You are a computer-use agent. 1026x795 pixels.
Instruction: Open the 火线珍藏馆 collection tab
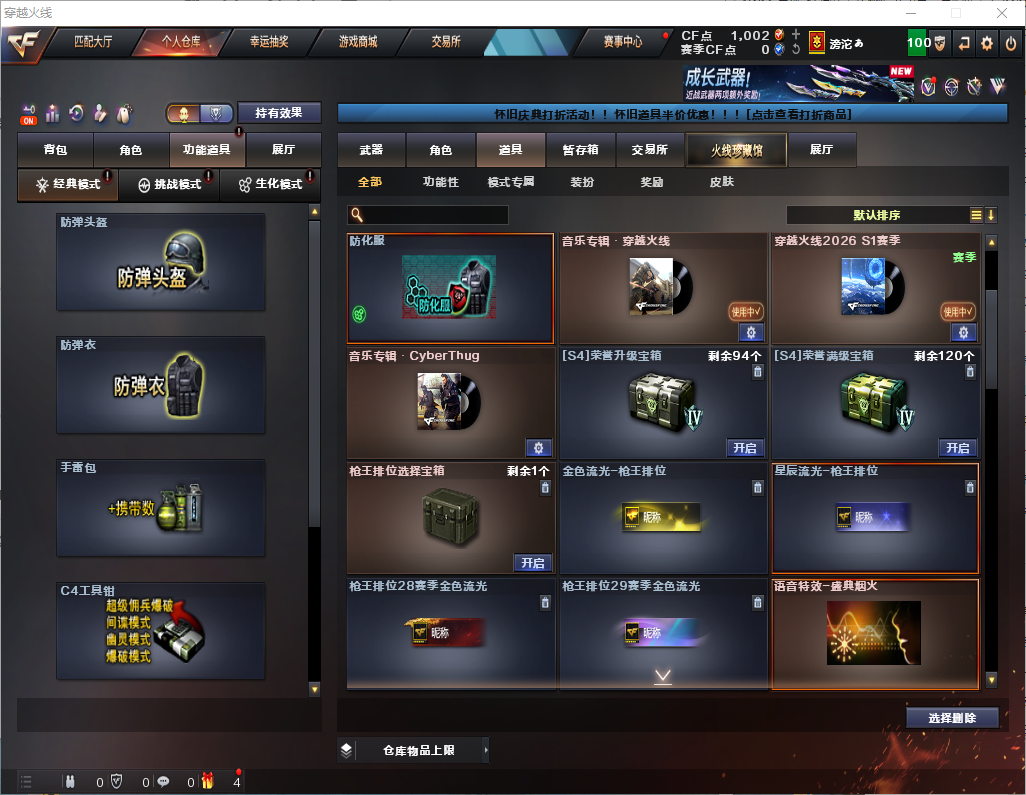coord(736,150)
